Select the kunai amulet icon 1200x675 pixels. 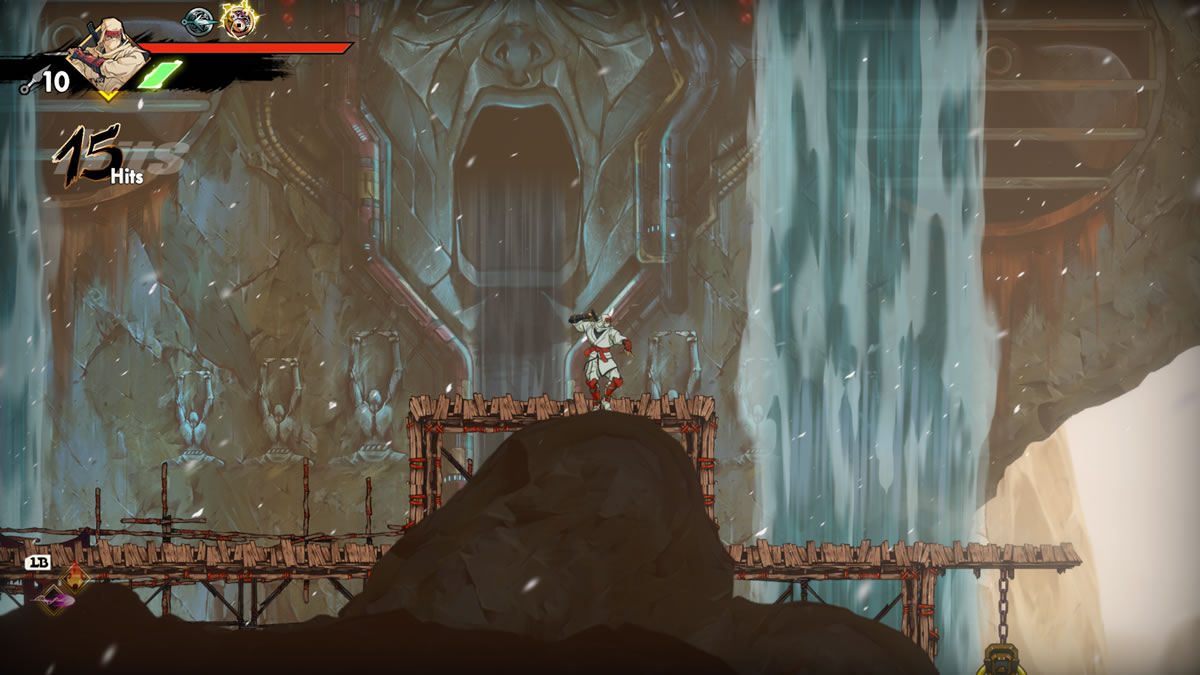click(x=198, y=19)
